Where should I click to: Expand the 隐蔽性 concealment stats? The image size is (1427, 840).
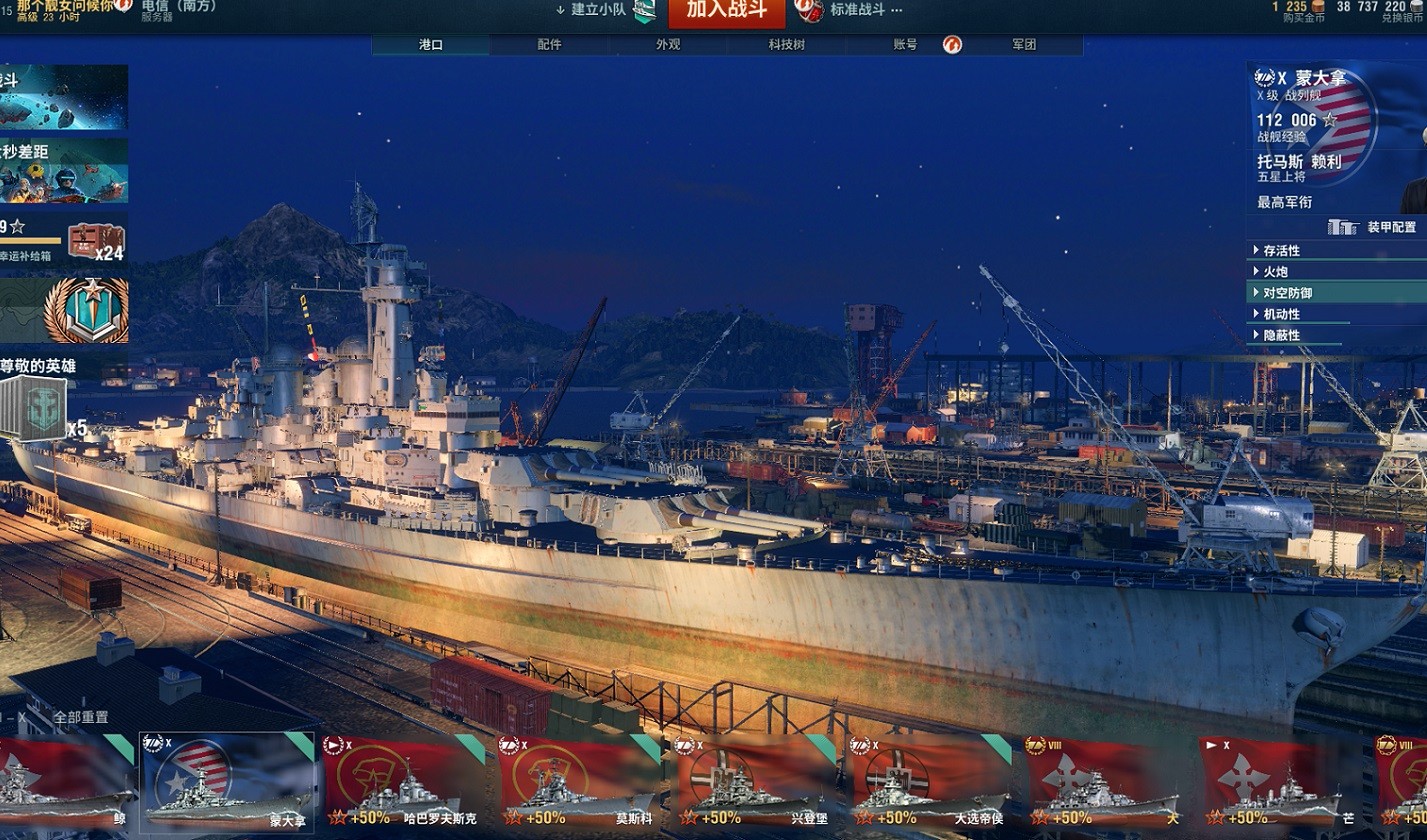tap(1281, 335)
